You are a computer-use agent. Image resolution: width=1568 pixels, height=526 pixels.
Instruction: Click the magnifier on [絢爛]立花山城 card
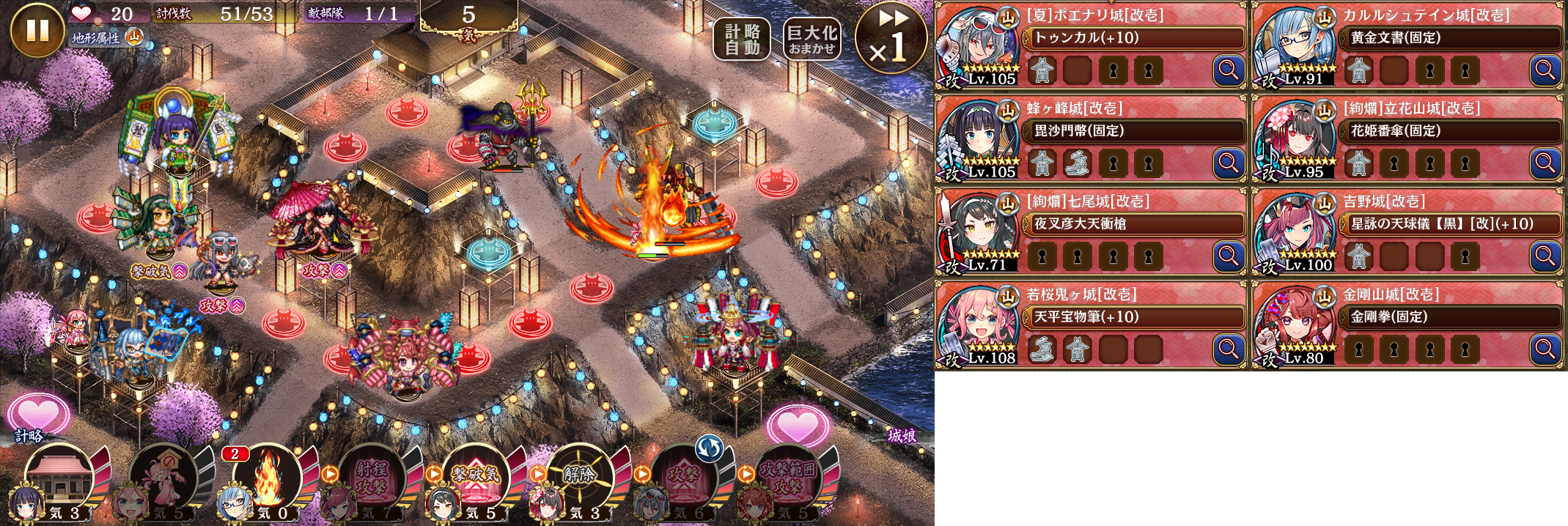1545,163
